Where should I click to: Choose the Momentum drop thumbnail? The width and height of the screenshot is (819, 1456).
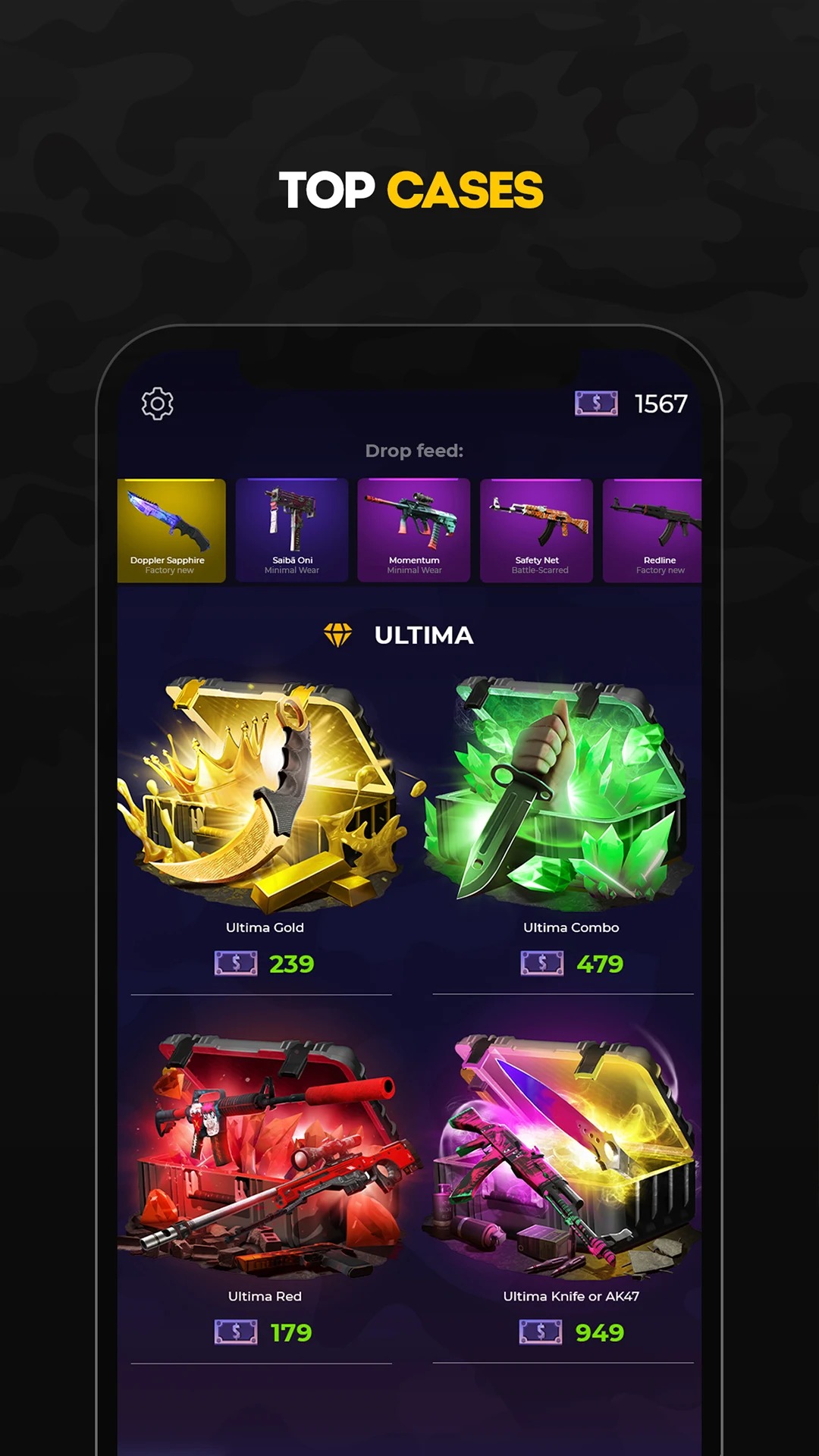click(414, 530)
